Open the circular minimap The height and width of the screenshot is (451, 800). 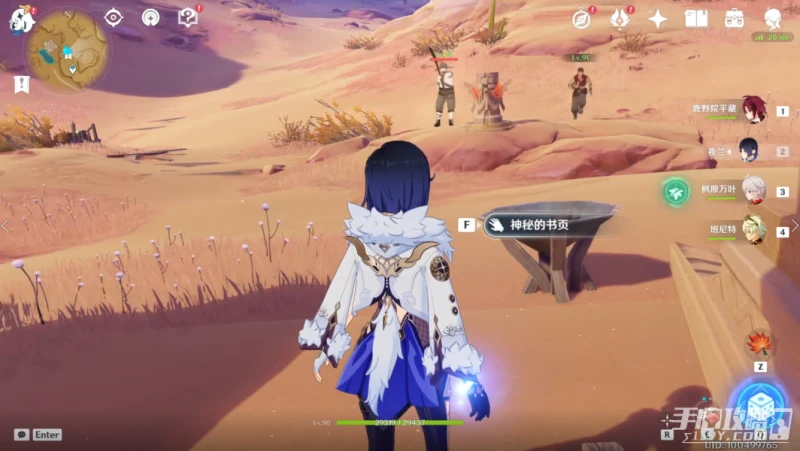coord(67,51)
